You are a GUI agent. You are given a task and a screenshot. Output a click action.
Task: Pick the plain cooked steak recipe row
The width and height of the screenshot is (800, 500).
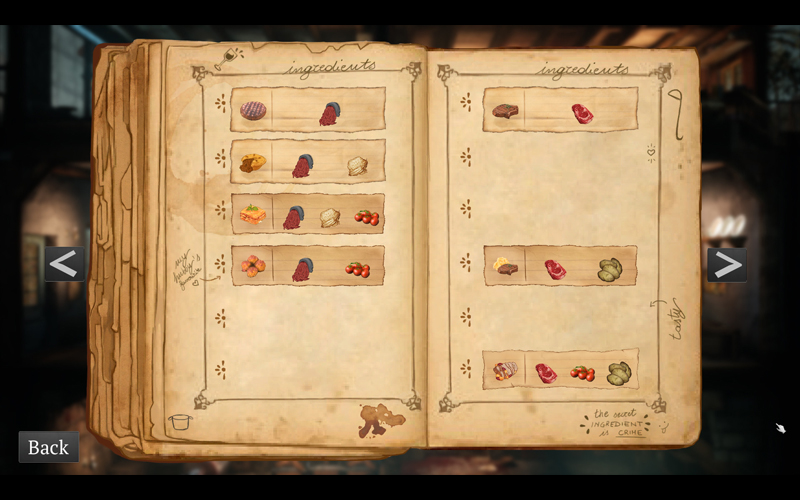(560, 110)
